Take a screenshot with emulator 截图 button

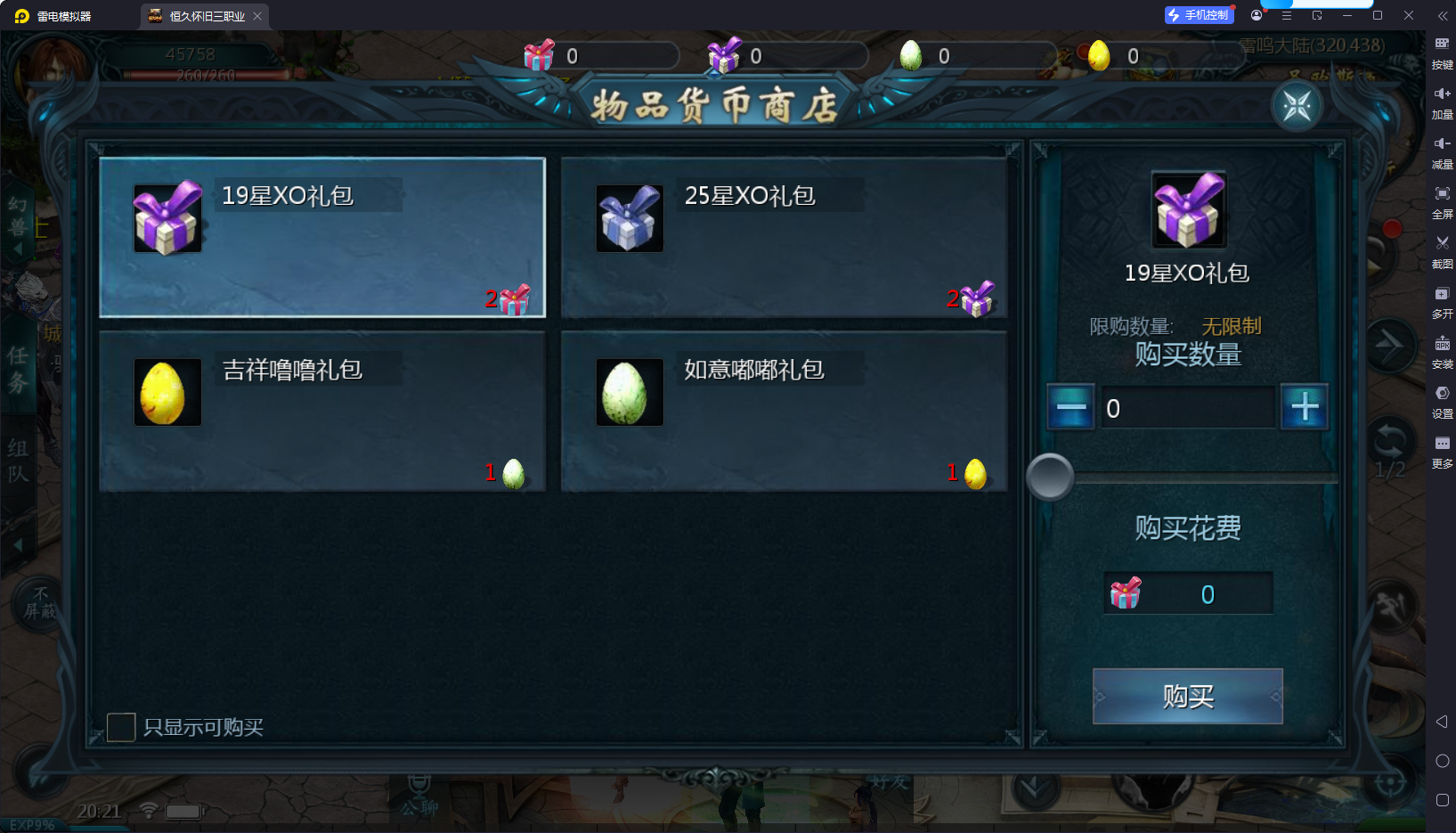[1442, 249]
